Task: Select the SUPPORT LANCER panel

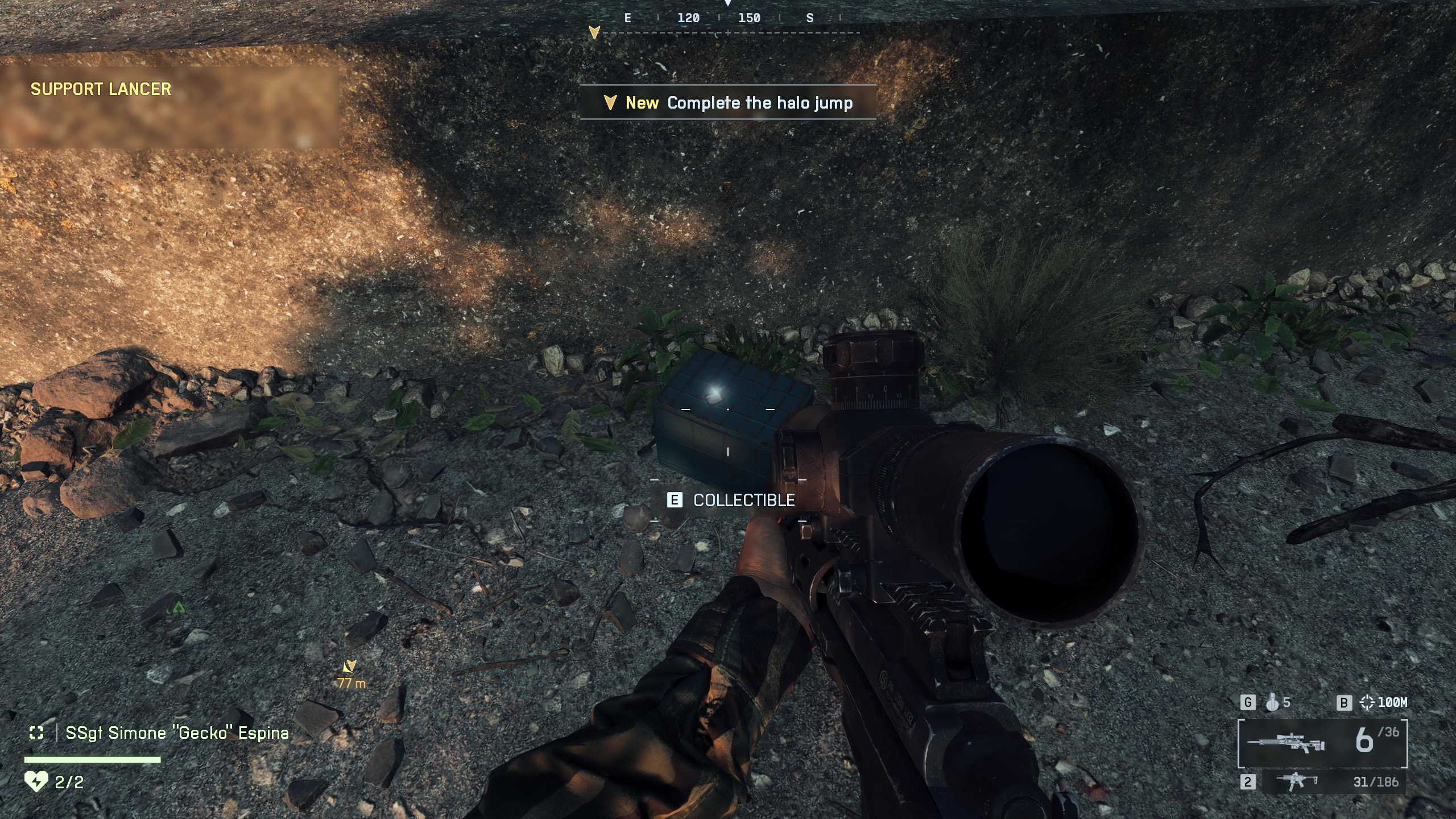Action: pos(169,107)
